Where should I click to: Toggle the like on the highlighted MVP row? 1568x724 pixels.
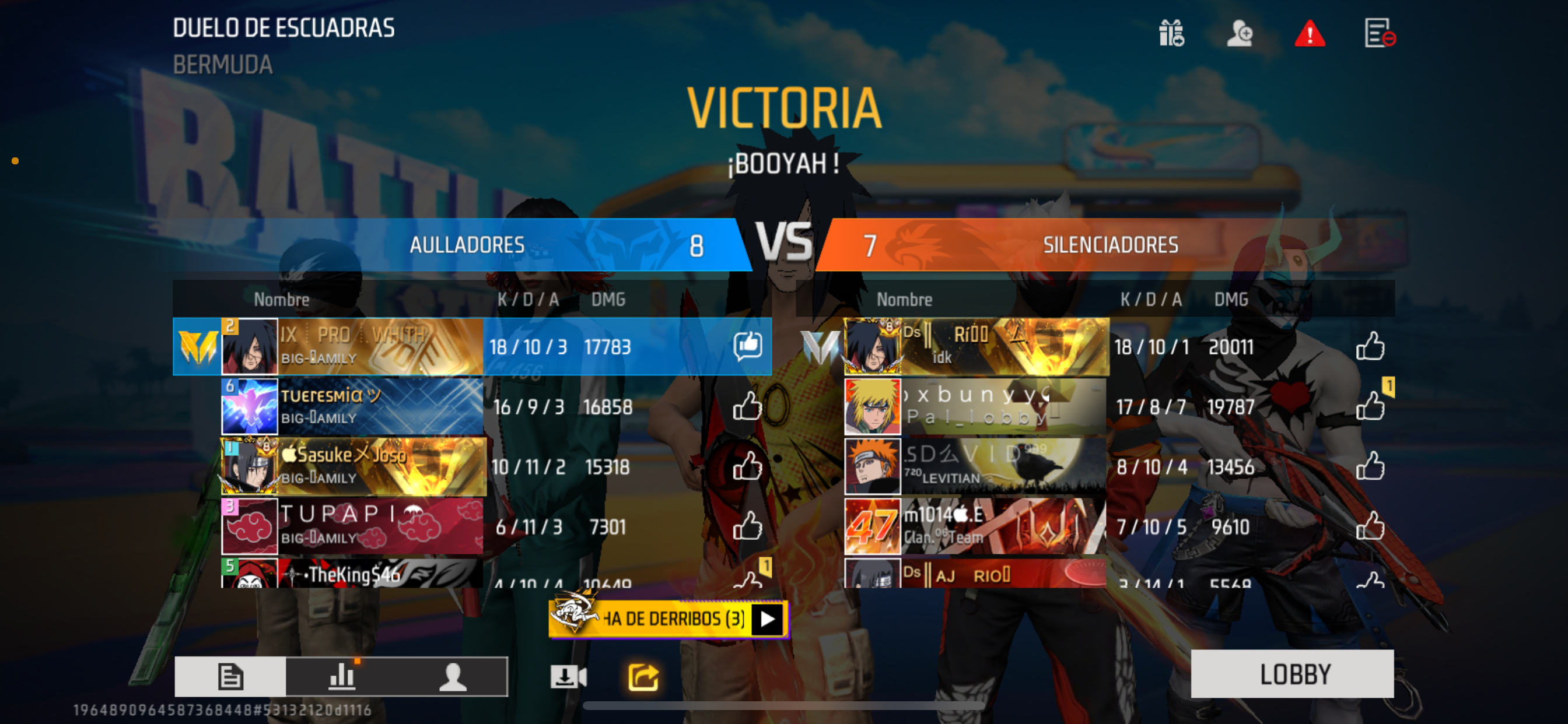tap(747, 346)
